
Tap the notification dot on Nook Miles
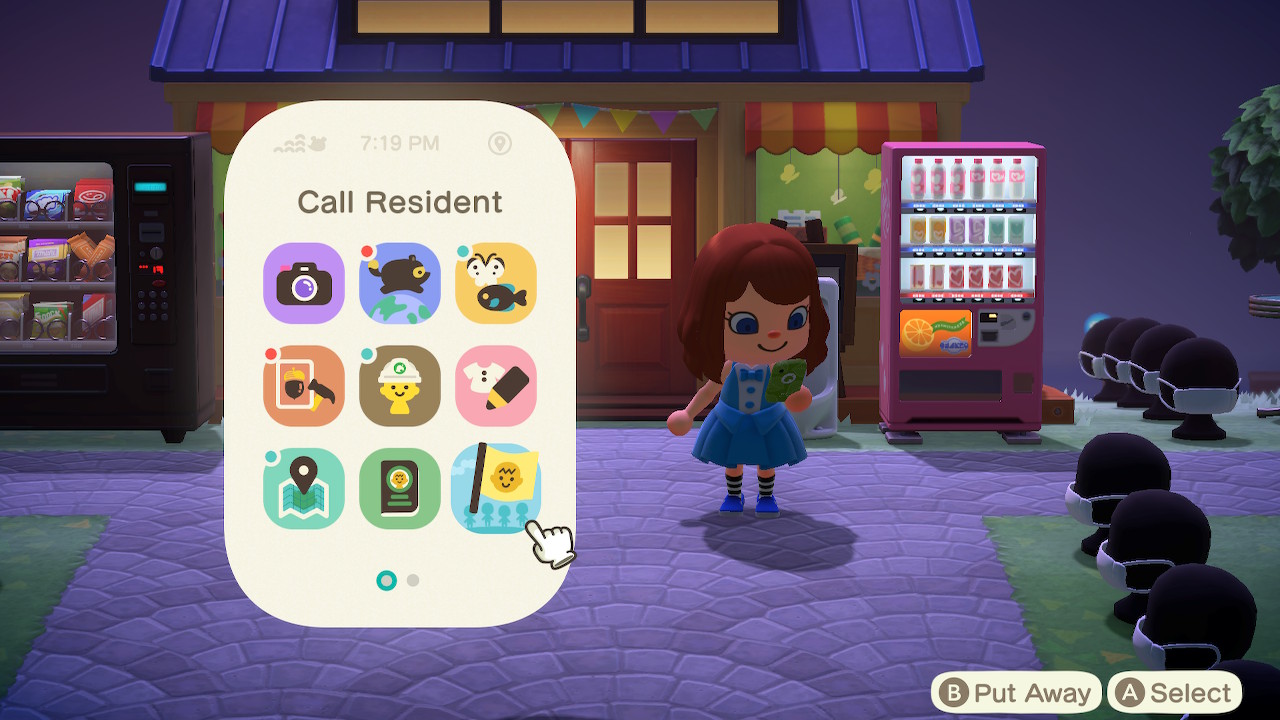click(x=366, y=251)
